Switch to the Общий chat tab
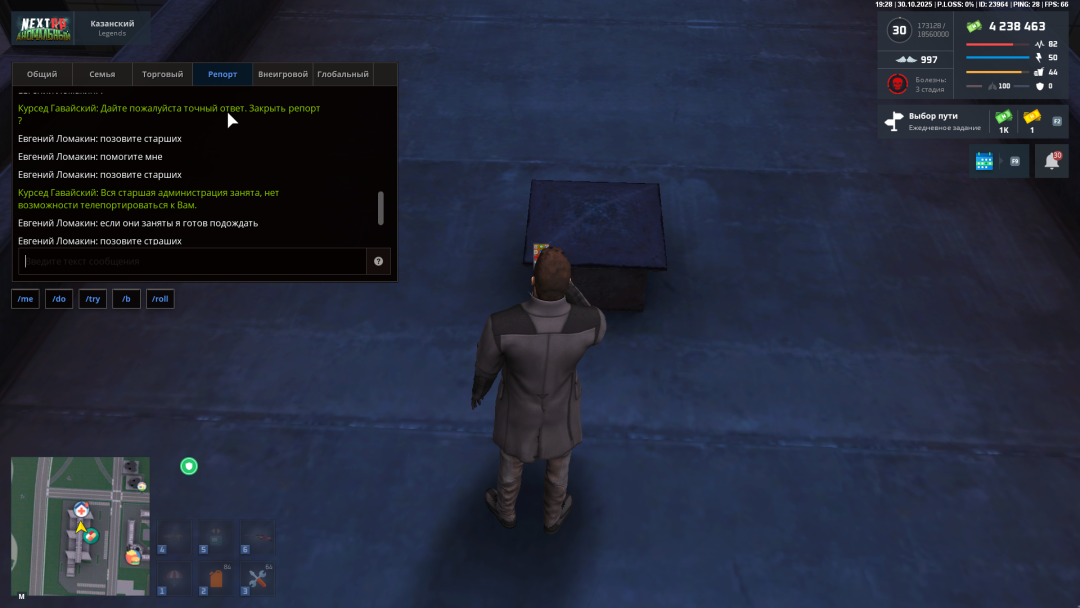 [42, 74]
